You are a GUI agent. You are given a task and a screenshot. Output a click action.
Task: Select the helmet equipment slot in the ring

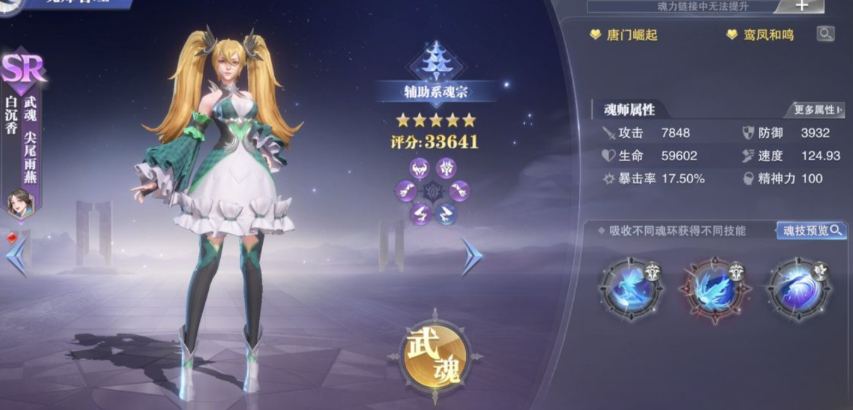[421, 166]
